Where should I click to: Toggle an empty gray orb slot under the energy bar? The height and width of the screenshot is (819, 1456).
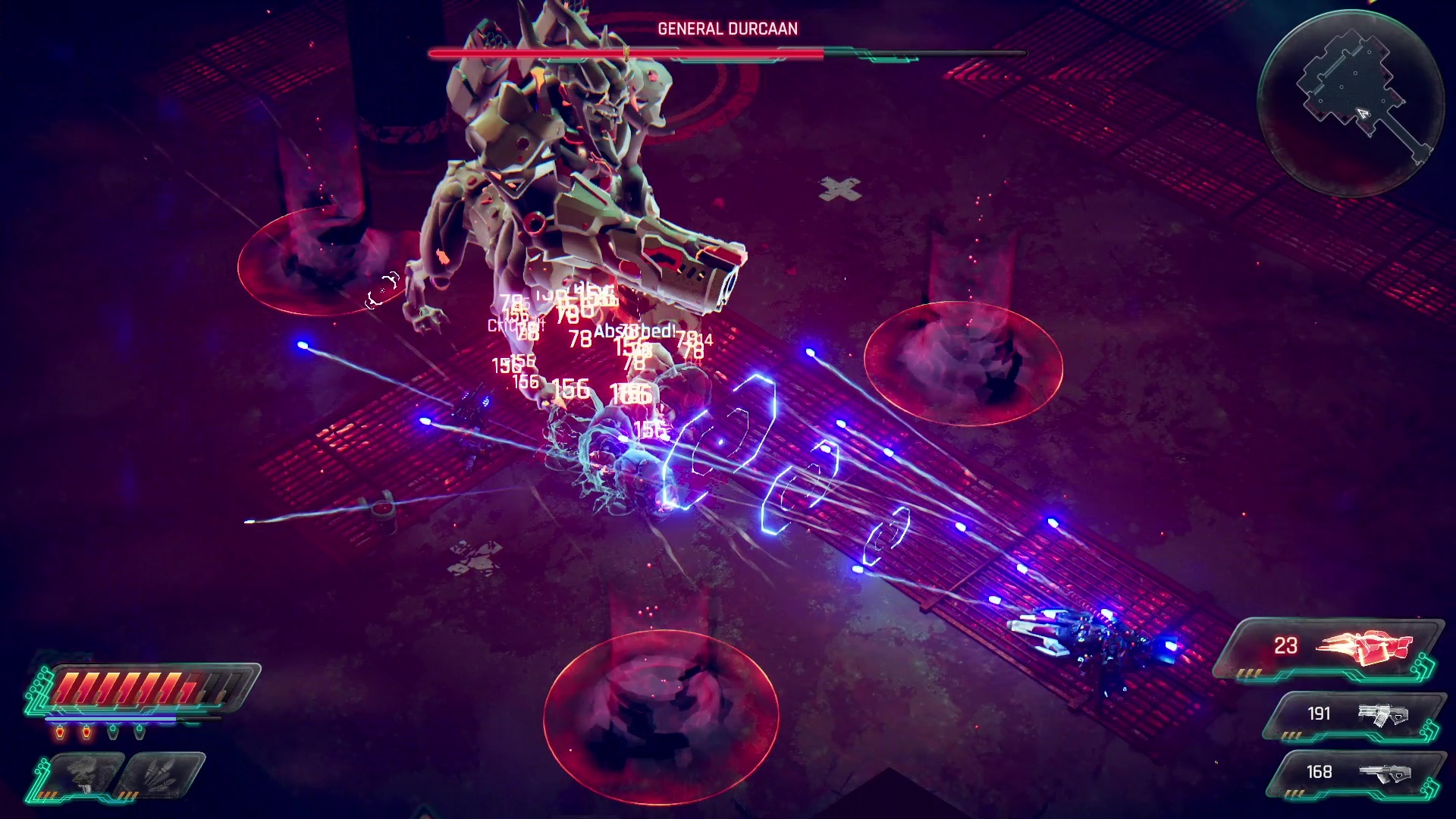pos(112,733)
